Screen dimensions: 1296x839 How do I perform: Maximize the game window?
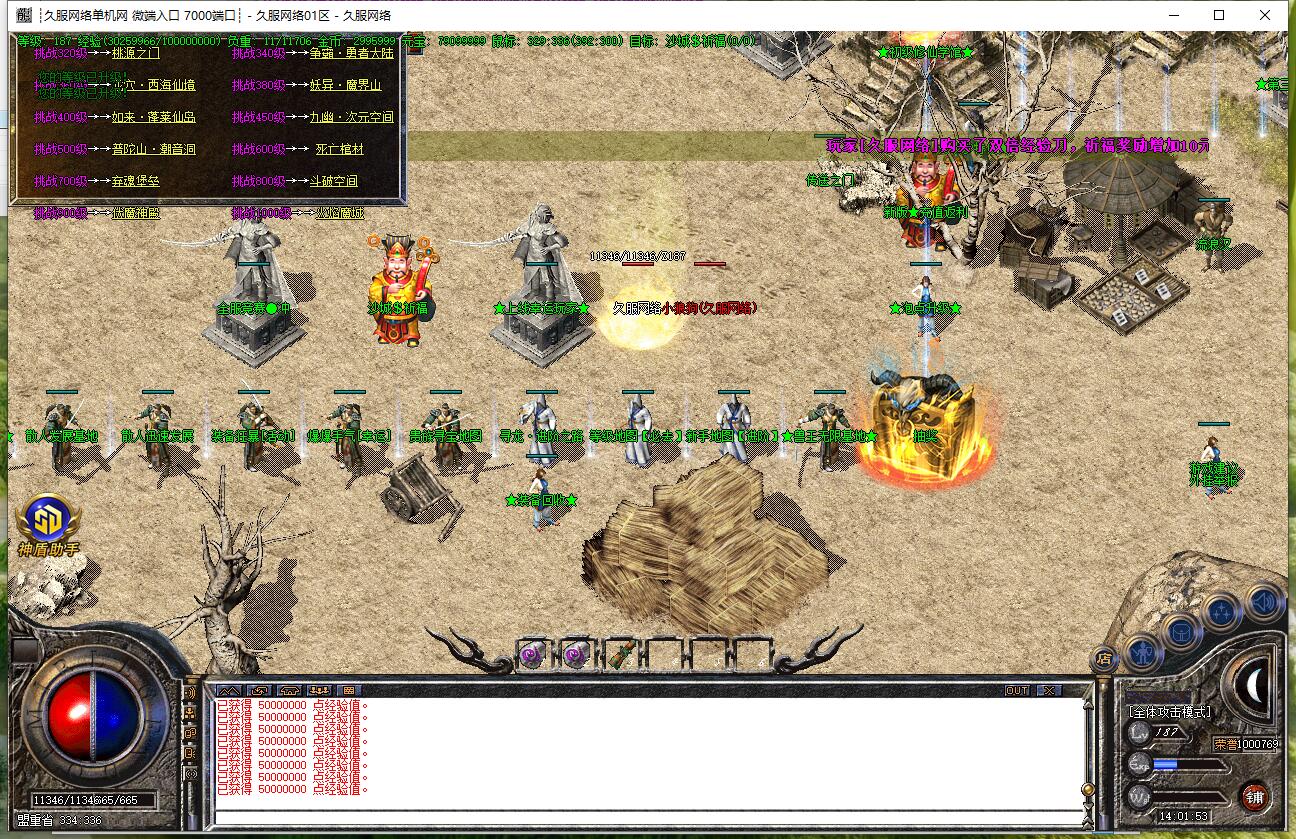point(1219,15)
